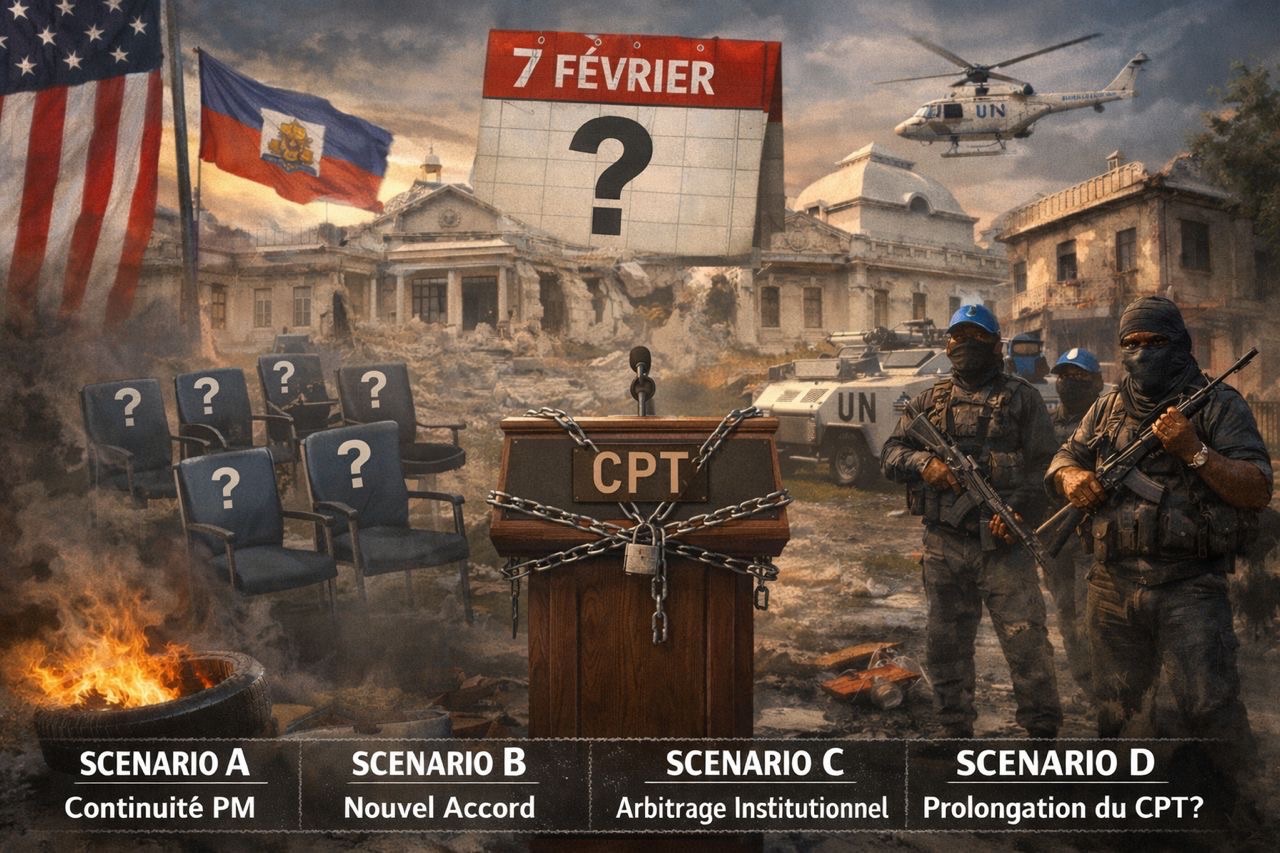
Task: Select Scenario B: Nouvel Accord
Action: tap(439, 785)
